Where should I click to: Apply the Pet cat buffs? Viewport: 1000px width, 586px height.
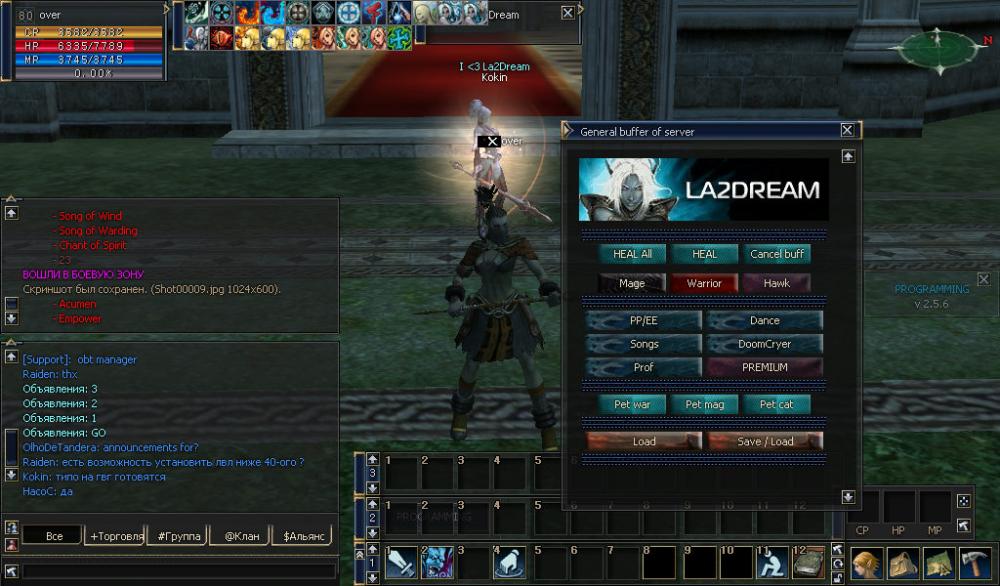tap(777, 404)
